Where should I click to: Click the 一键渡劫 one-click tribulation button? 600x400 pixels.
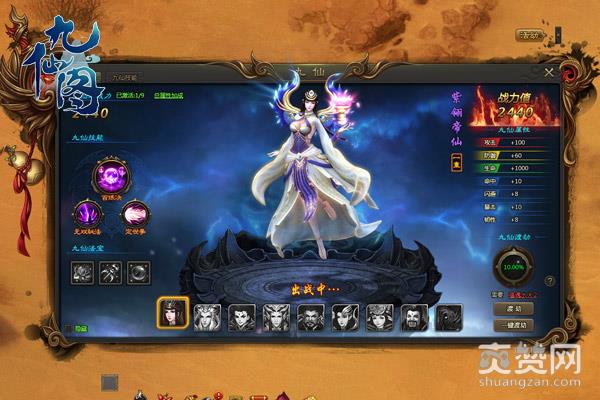pos(513,325)
